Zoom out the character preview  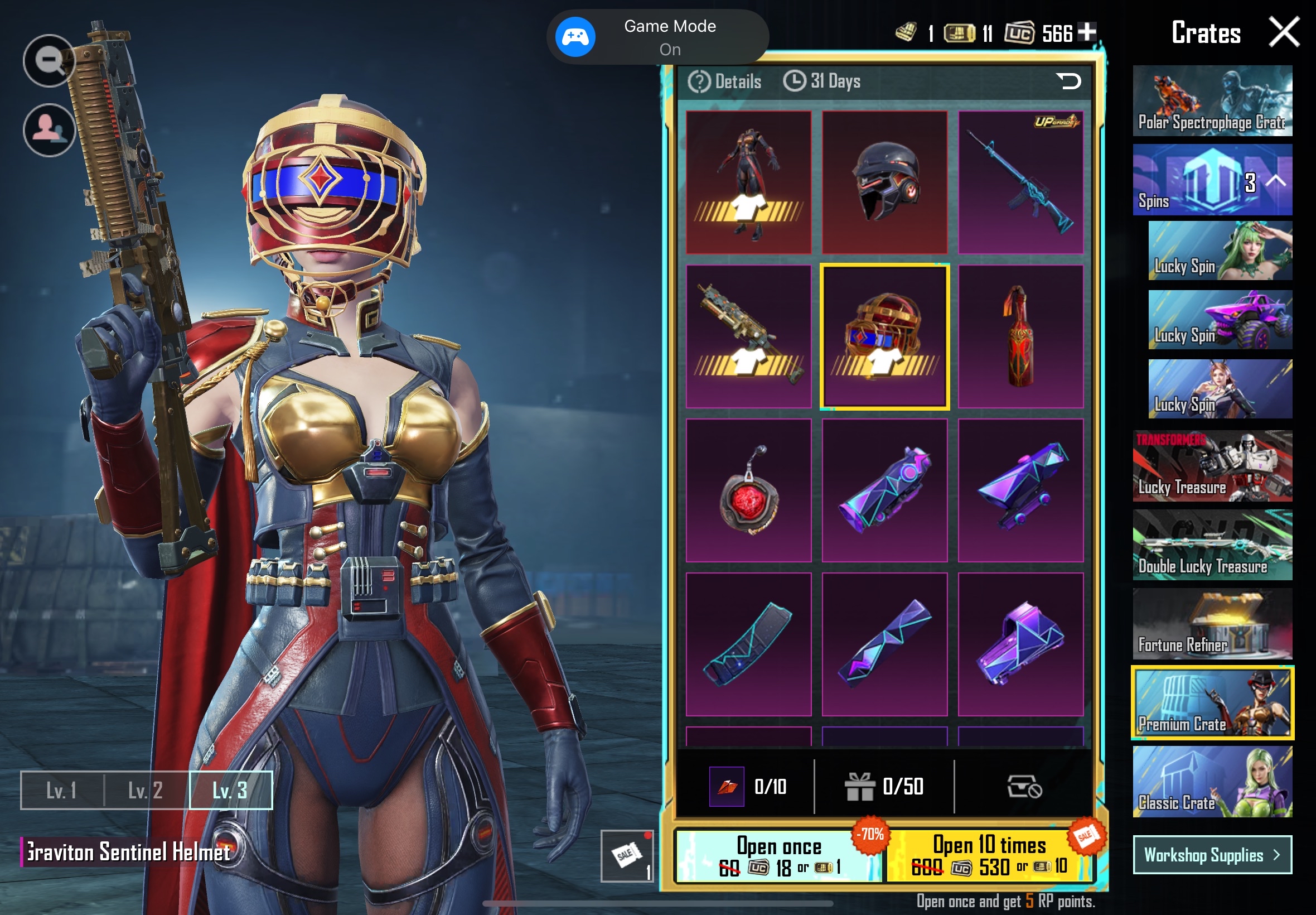[49, 60]
